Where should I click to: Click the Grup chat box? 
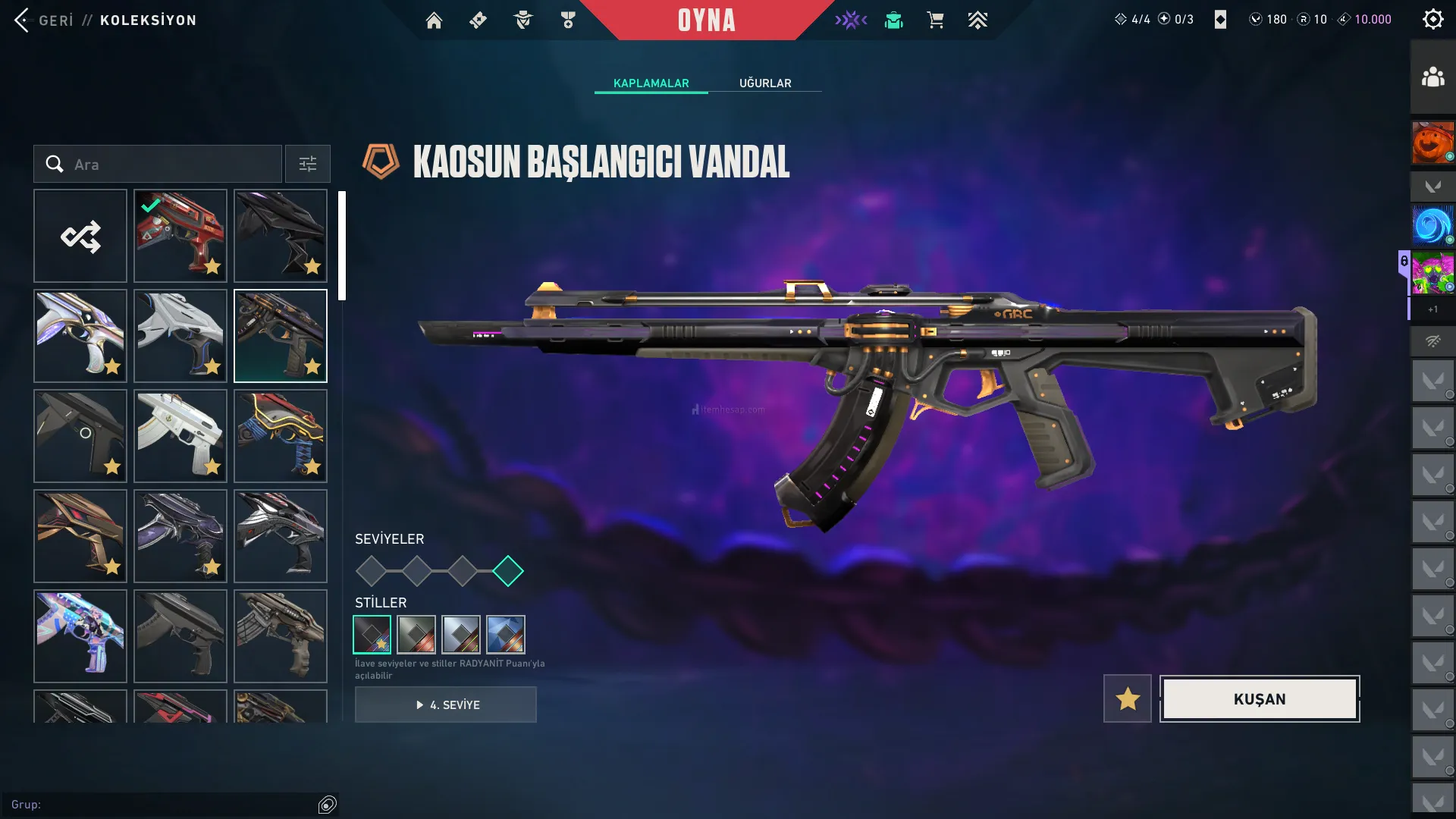(x=159, y=805)
